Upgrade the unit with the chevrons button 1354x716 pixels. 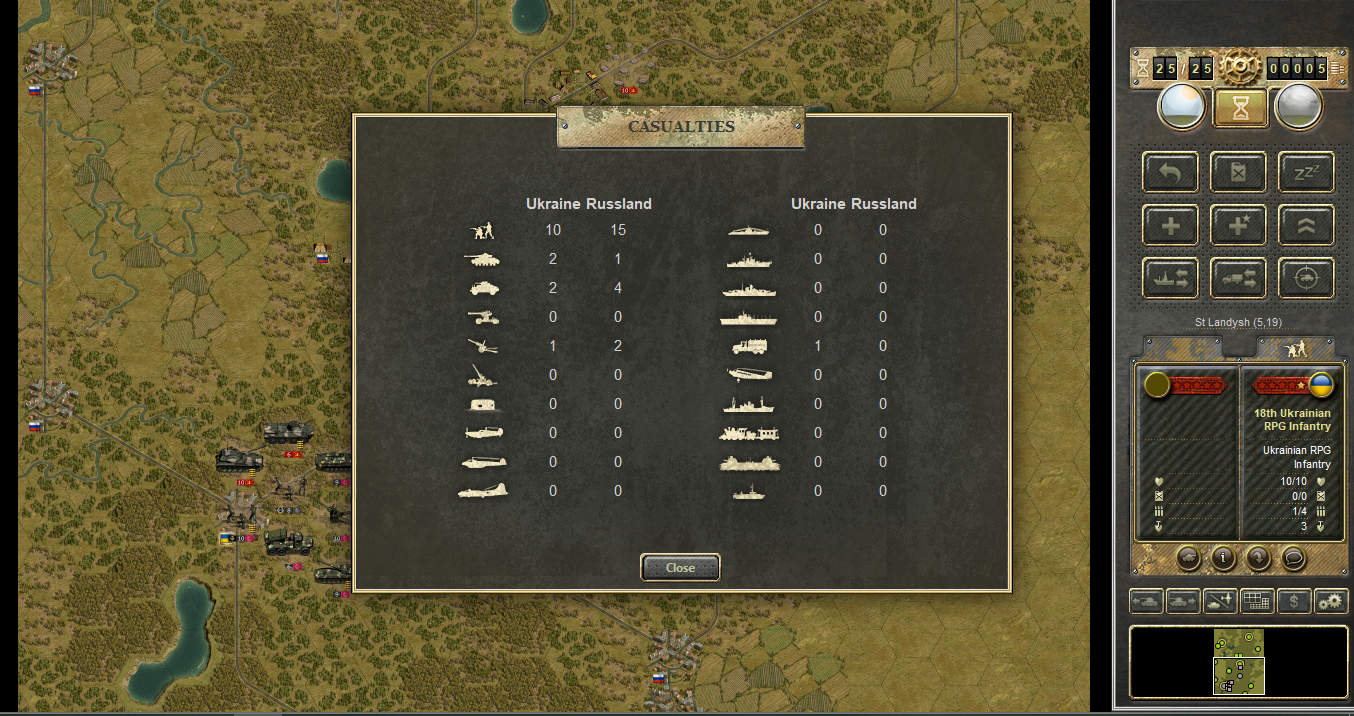pos(1306,225)
